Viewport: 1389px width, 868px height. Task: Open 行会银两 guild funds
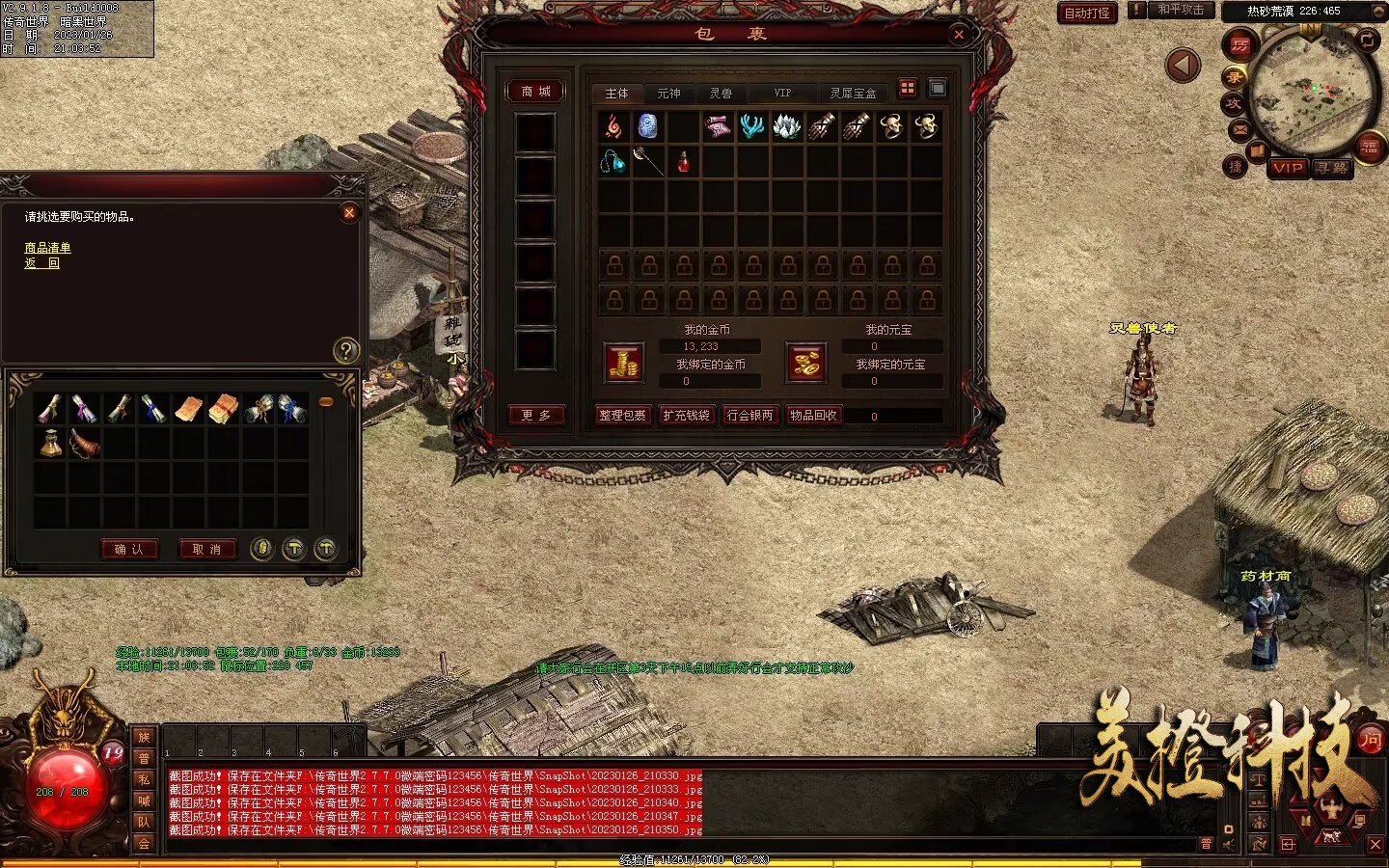749,416
